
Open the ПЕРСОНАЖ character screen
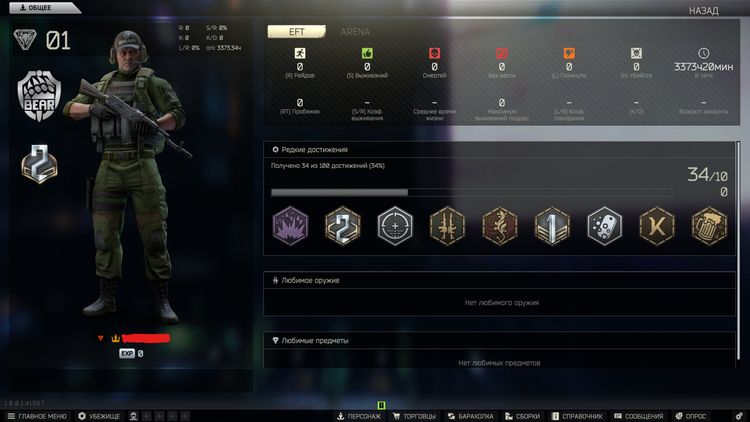tap(357, 415)
